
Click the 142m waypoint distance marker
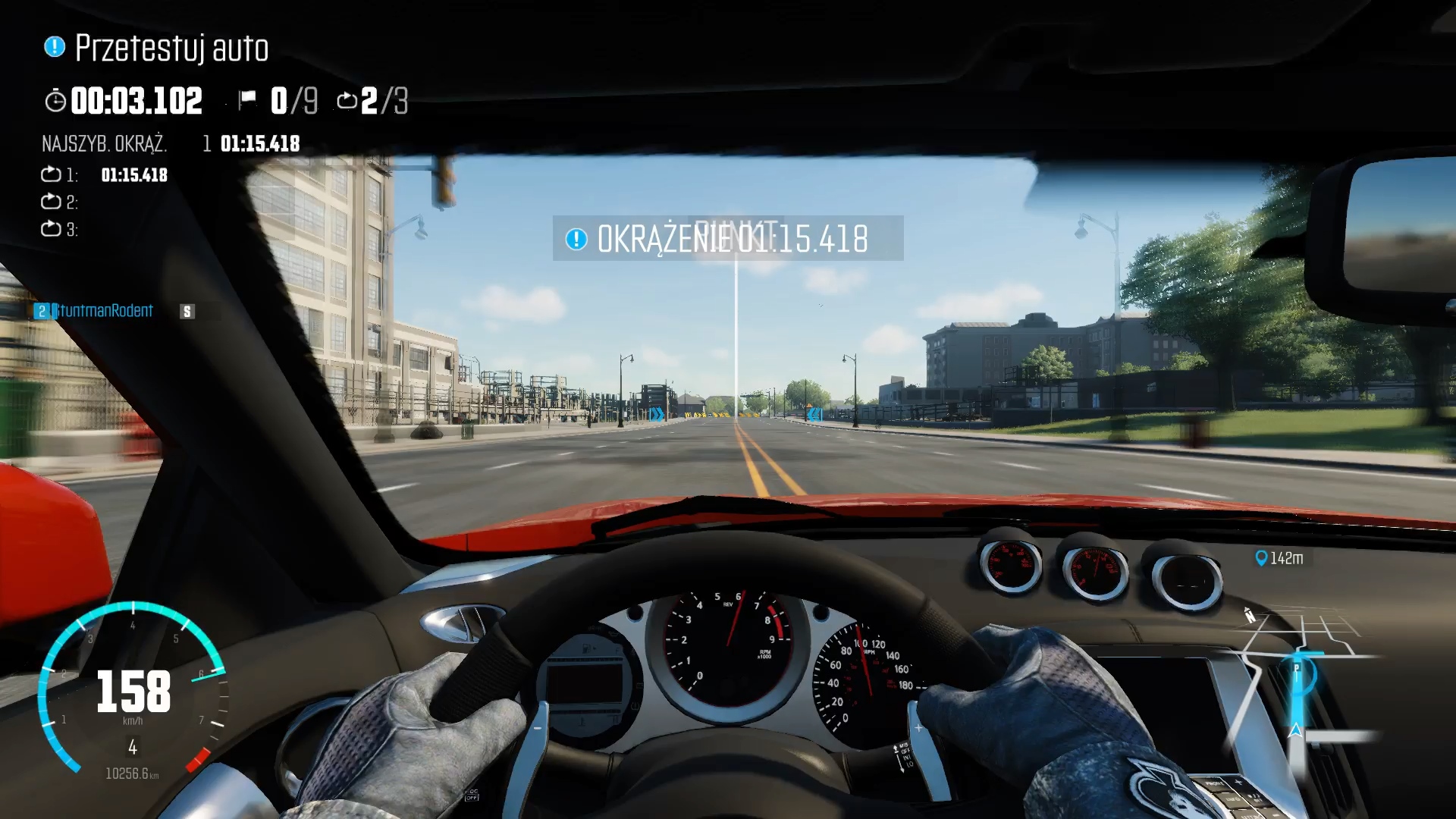coord(1279,558)
